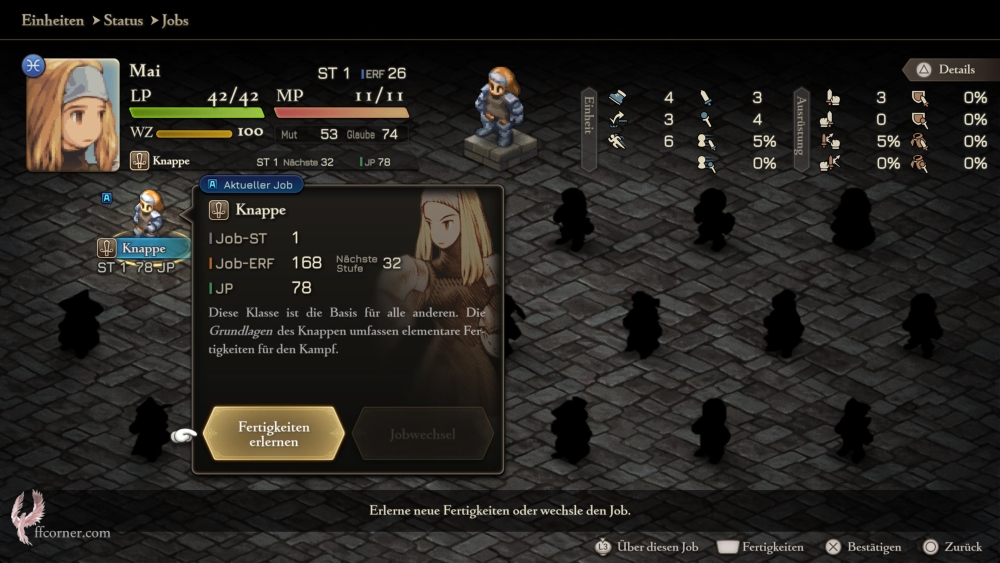Return to Status in the breadcrumb

[123, 20]
